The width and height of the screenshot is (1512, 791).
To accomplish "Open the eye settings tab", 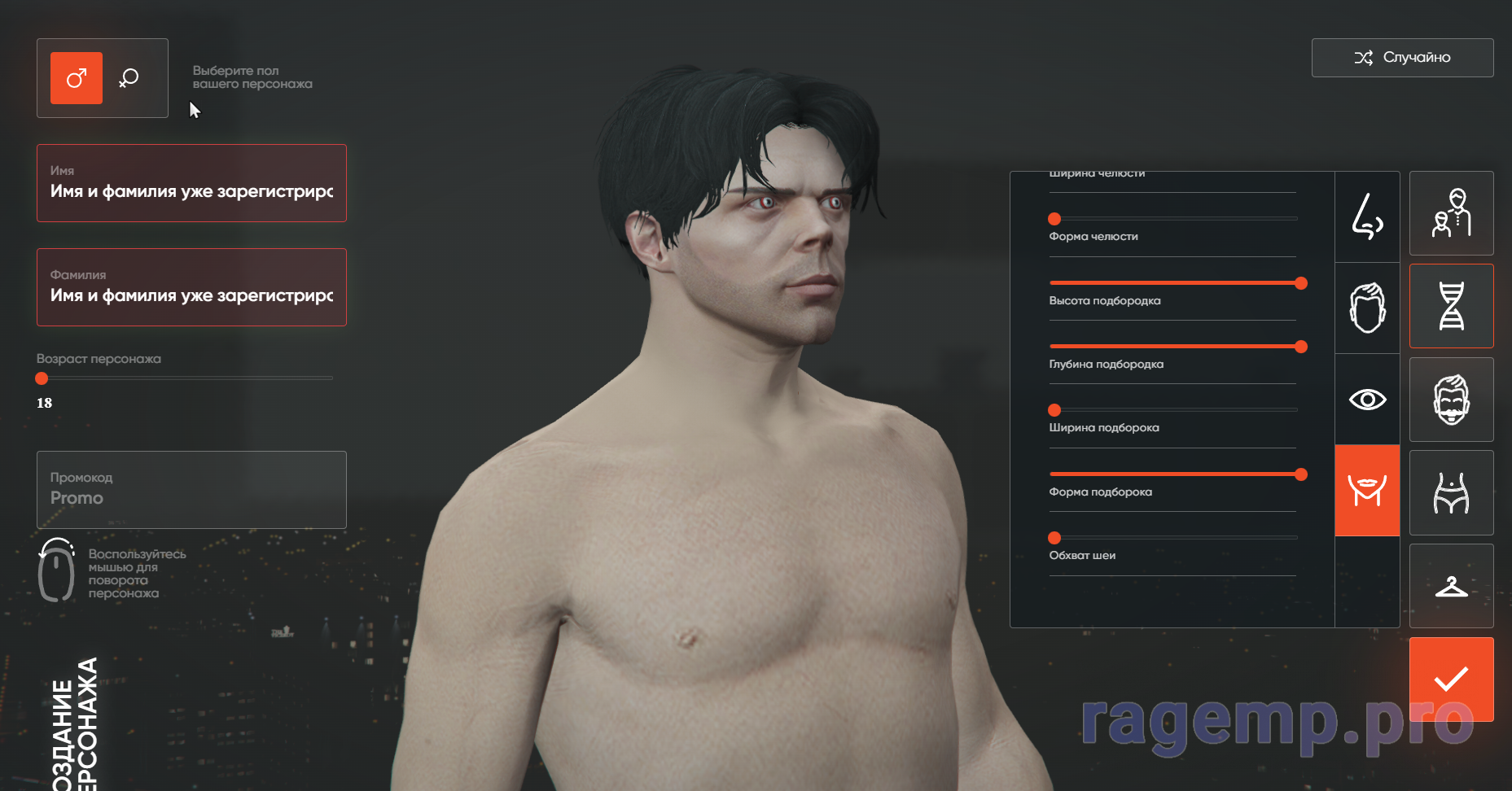I will 1367,400.
